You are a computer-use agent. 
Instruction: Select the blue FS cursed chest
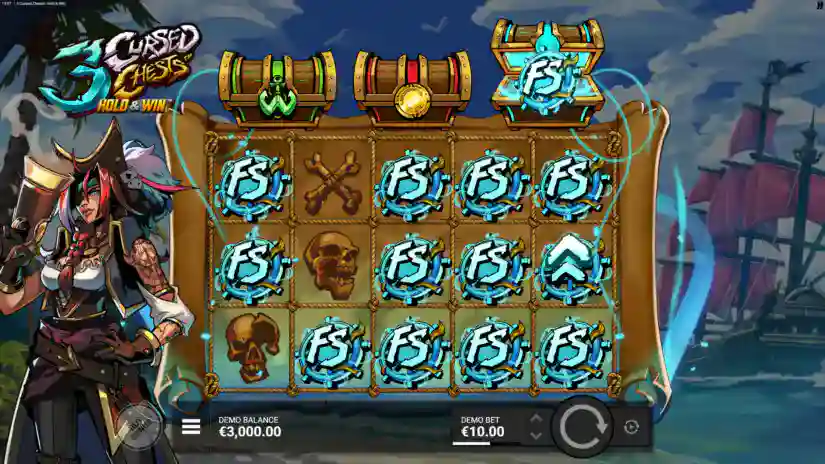point(546,74)
